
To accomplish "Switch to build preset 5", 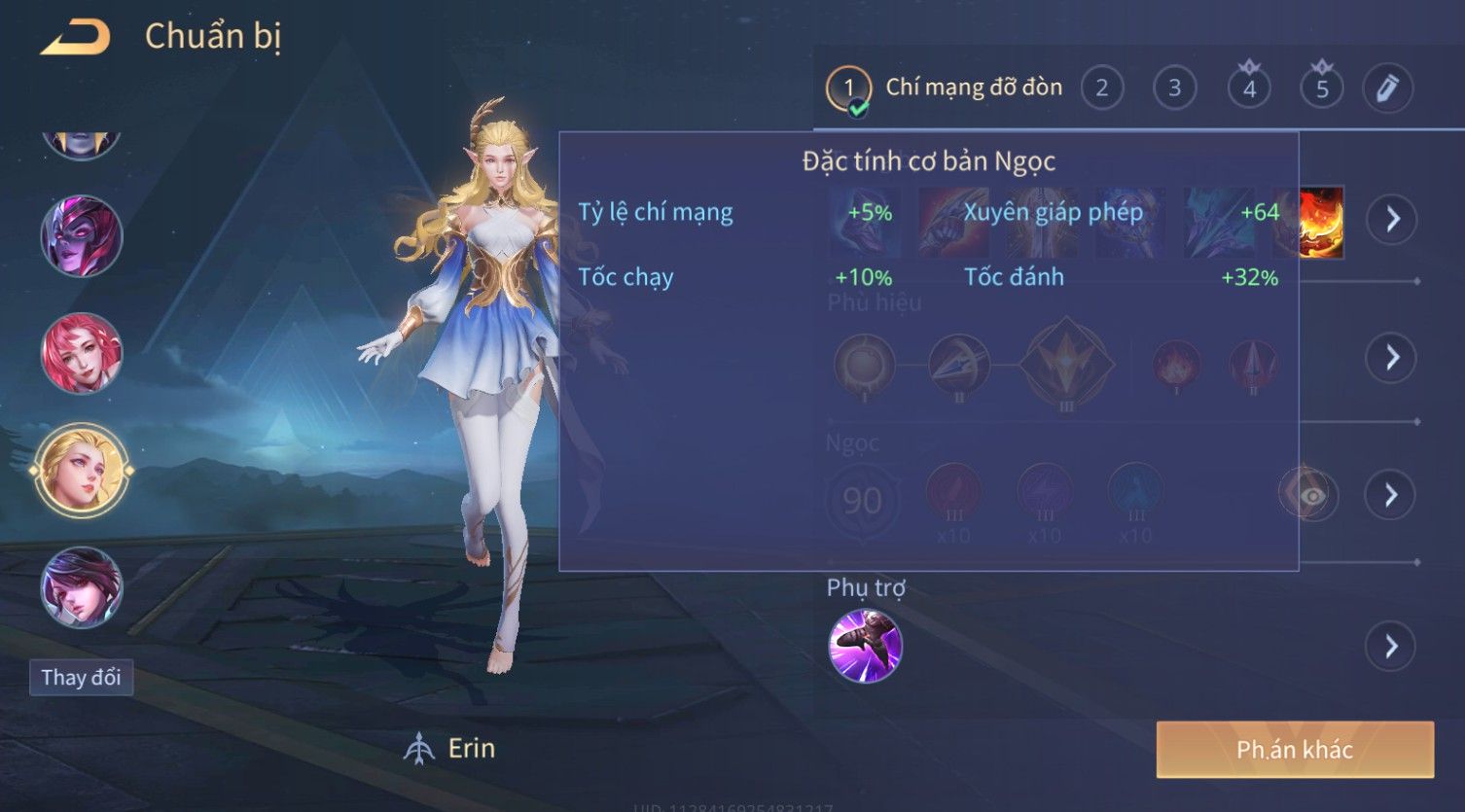I will 1322,88.
